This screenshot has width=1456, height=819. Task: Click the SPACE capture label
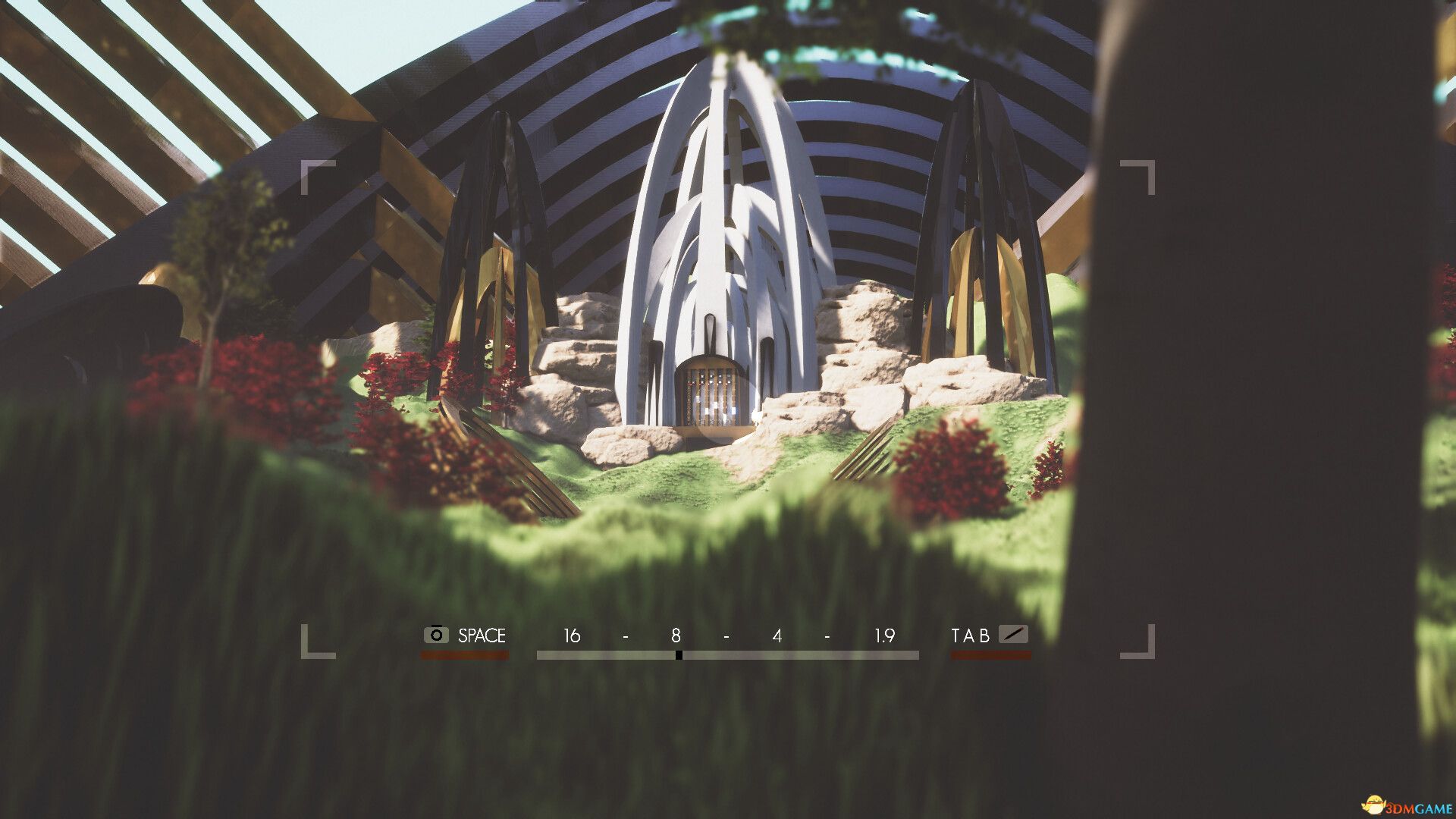[x=481, y=636]
